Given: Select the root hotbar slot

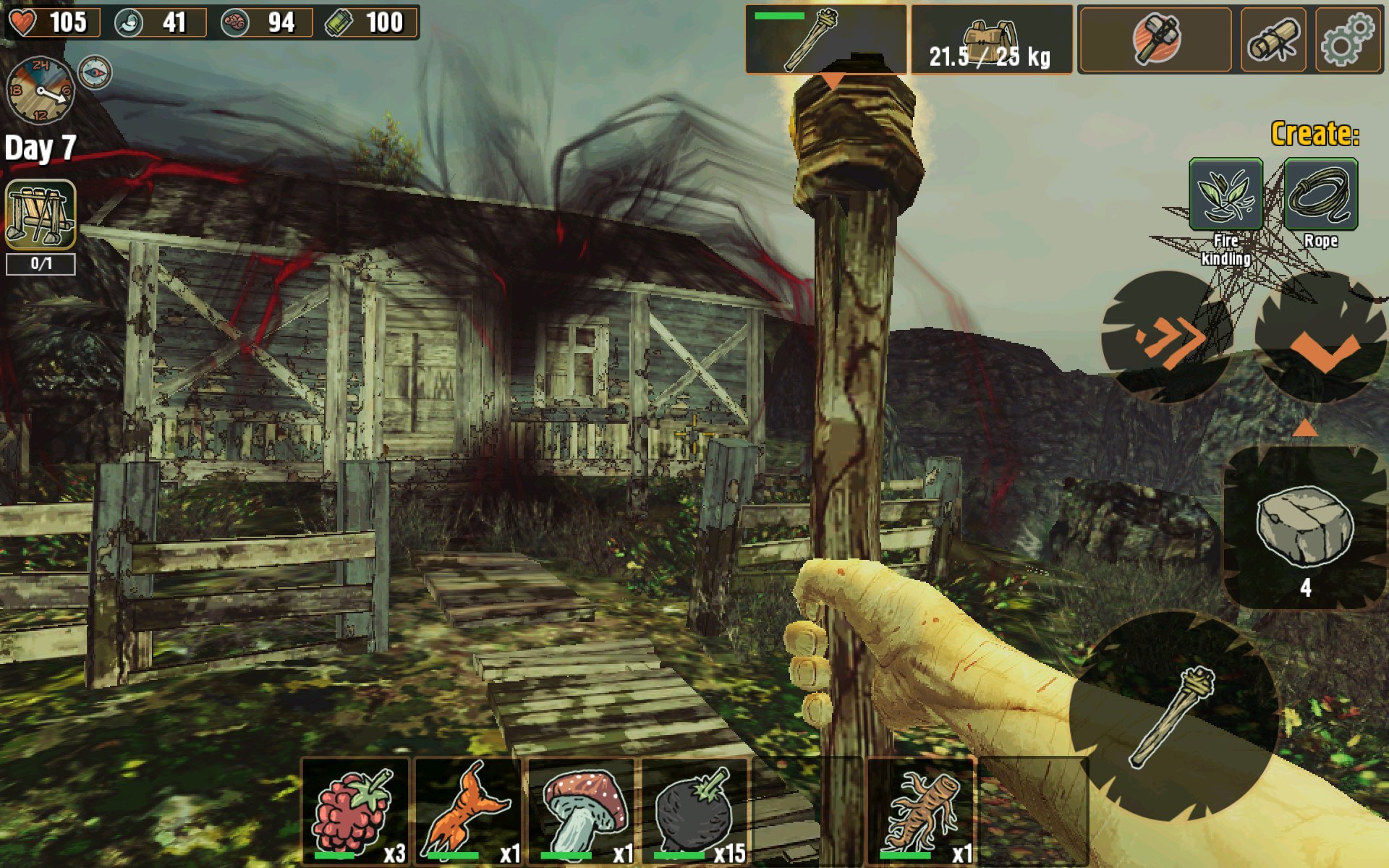Looking at the screenshot, I should 922,812.
